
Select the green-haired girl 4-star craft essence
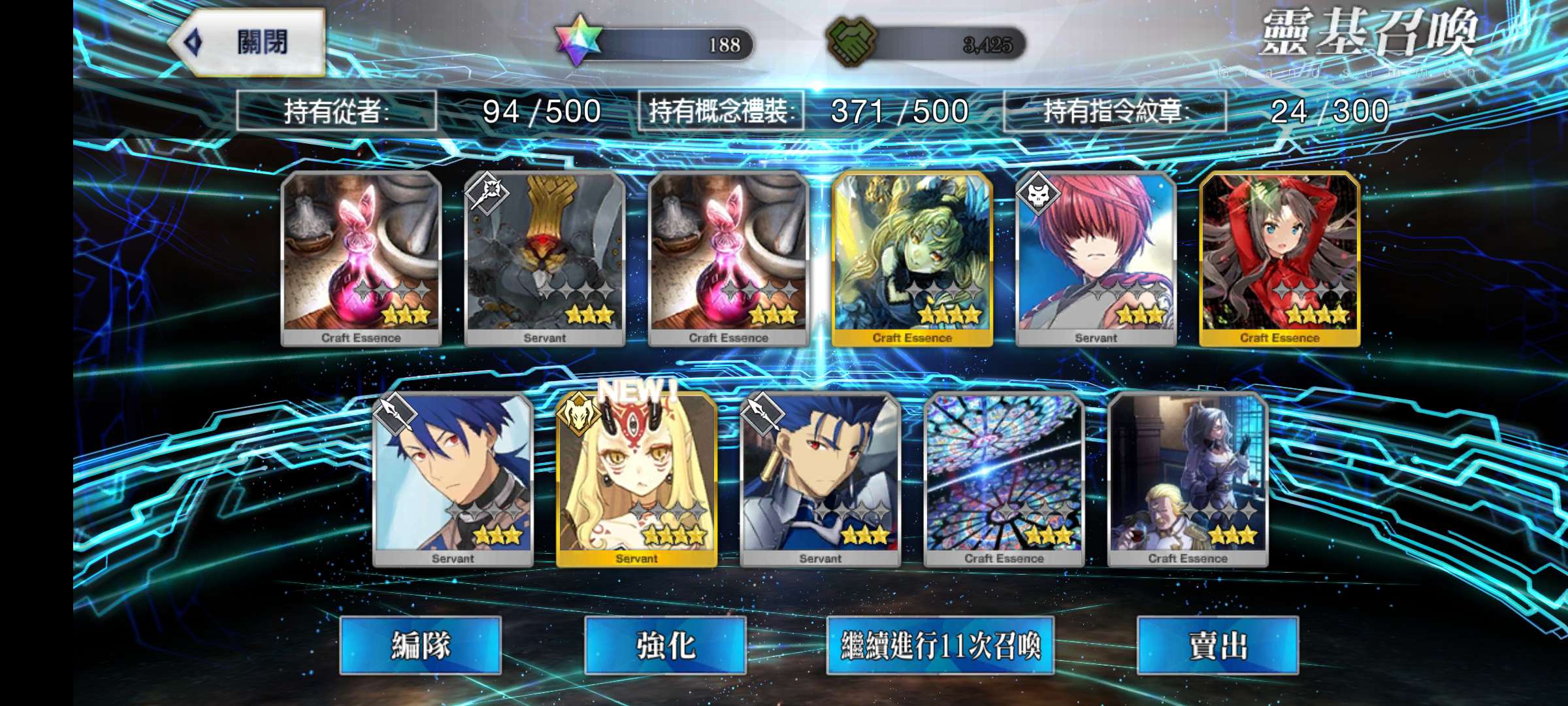912,258
